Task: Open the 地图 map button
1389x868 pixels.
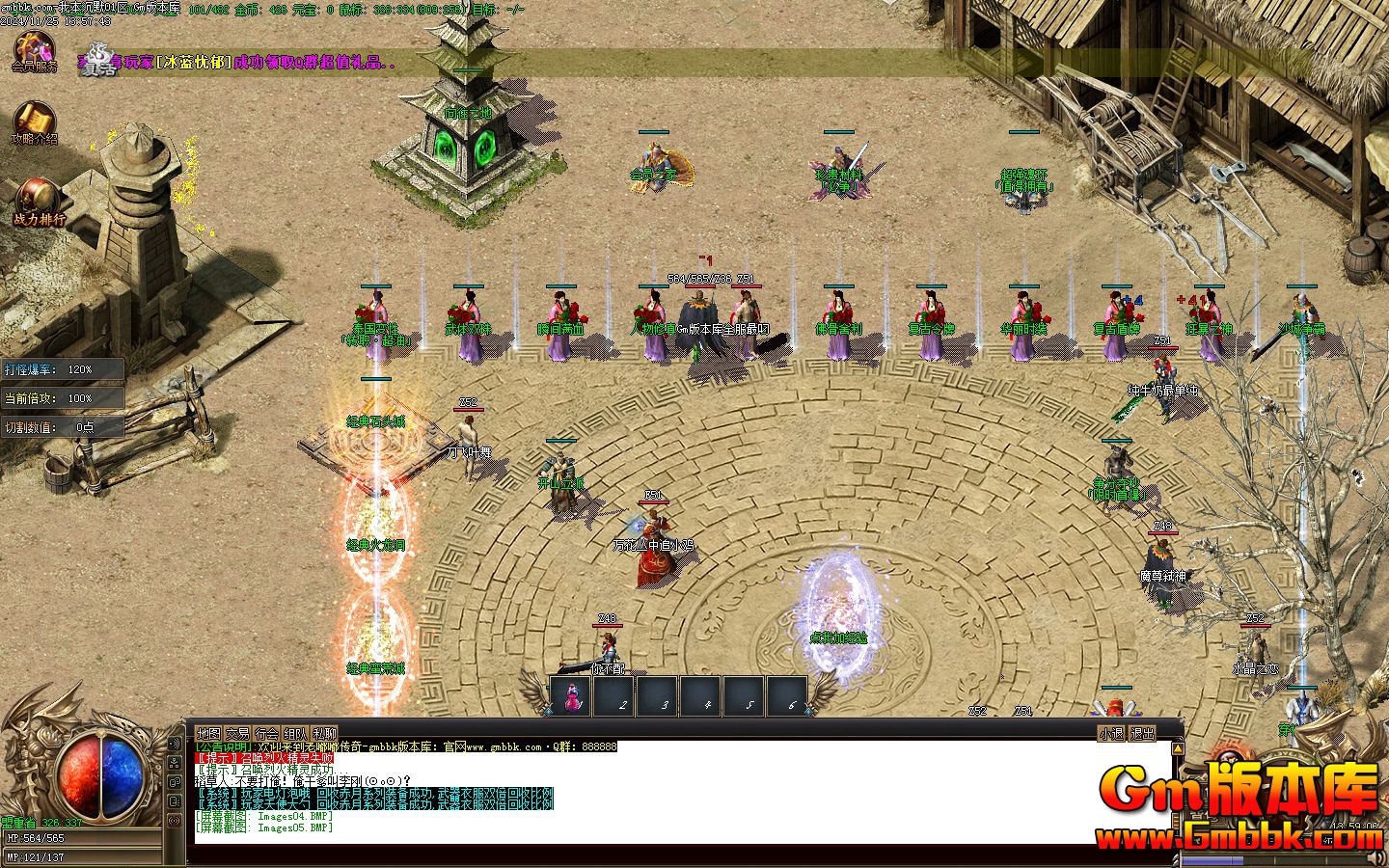Action: point(208,734)
